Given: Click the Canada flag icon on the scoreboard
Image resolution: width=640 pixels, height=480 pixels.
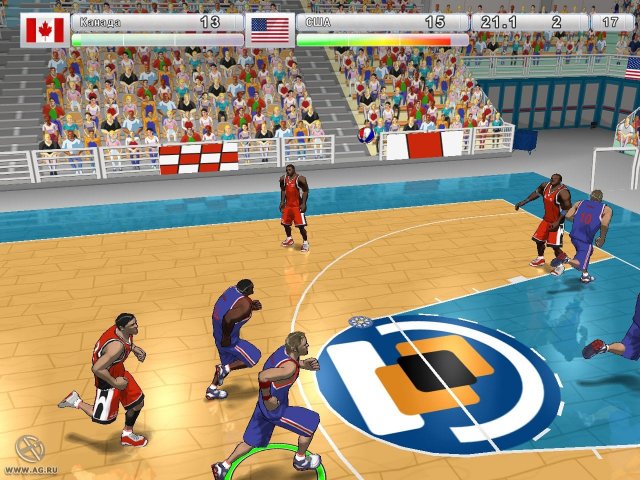Looking at the screenshot, I should [x=43, y=30].
